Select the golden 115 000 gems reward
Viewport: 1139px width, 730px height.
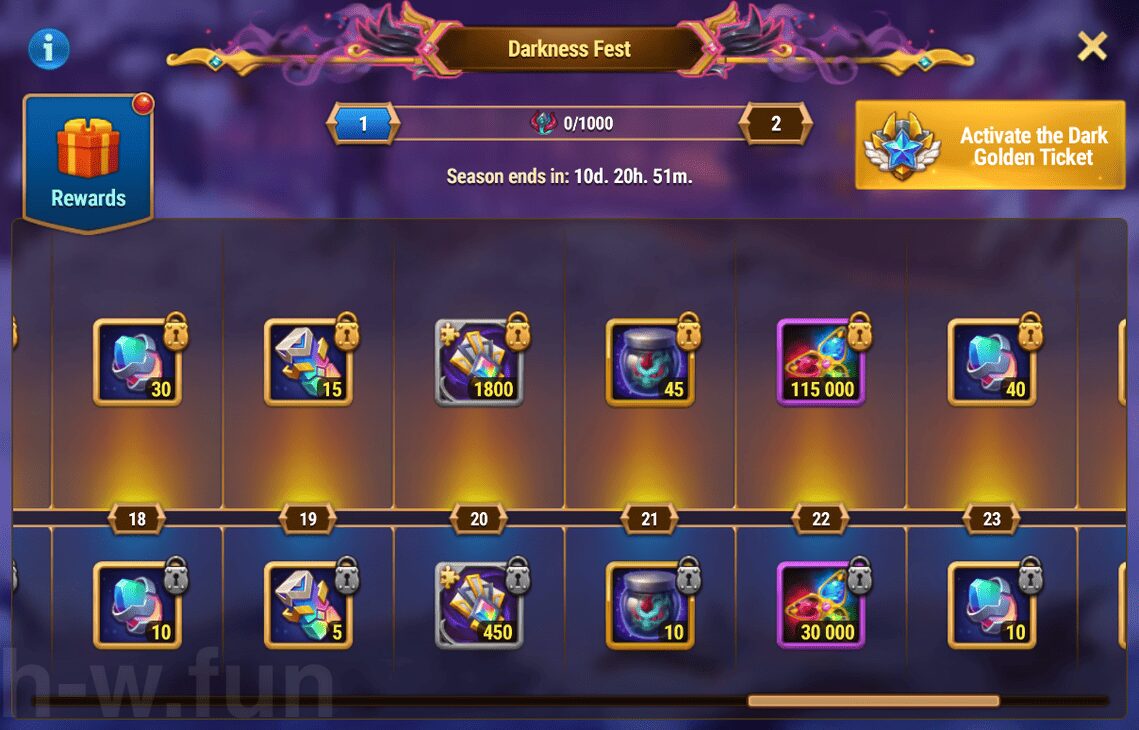821,362
